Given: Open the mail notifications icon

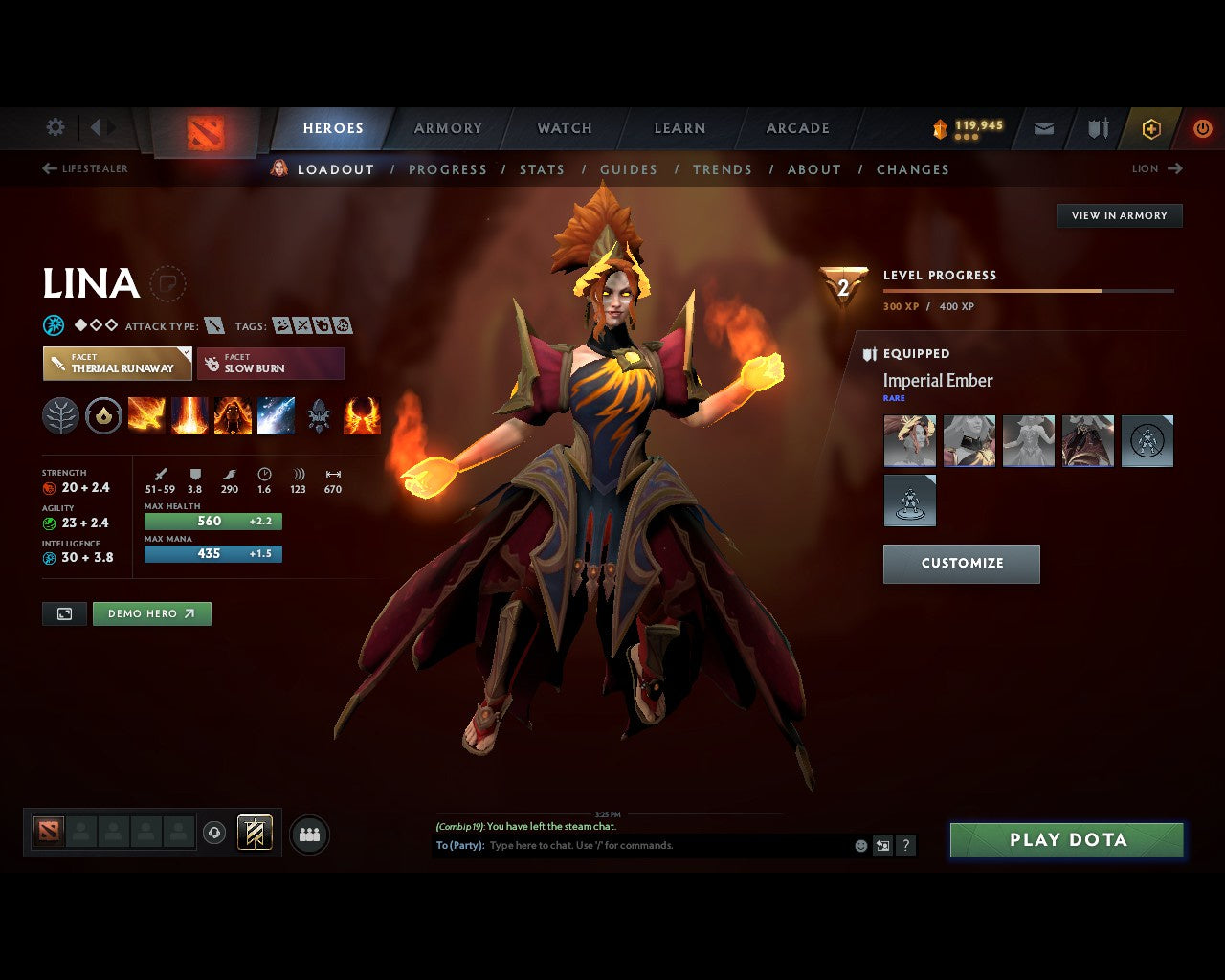Looking at the screenshot, I should (1043, 127).
